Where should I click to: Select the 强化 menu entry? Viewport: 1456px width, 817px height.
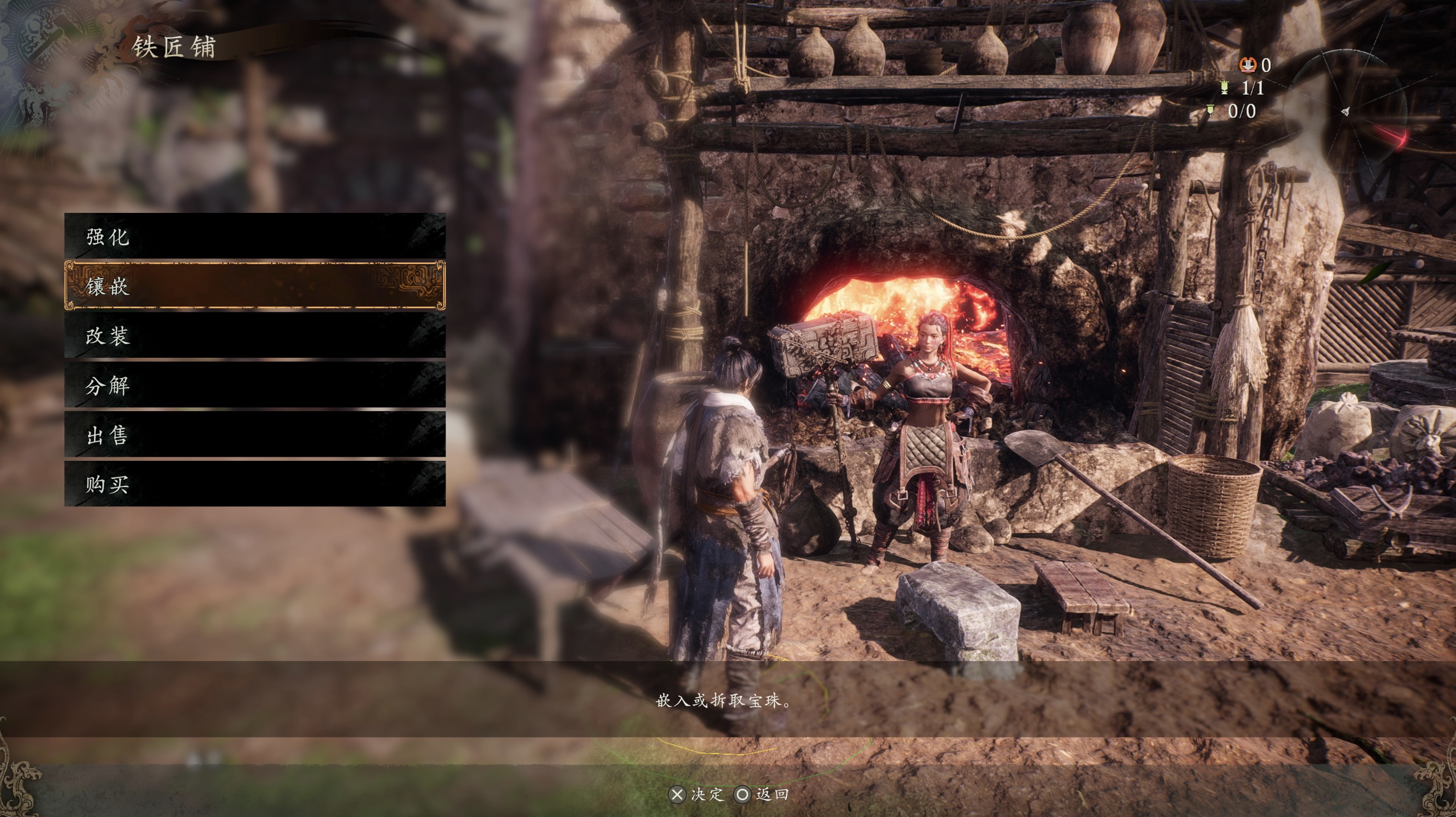[x=254, y=236]
